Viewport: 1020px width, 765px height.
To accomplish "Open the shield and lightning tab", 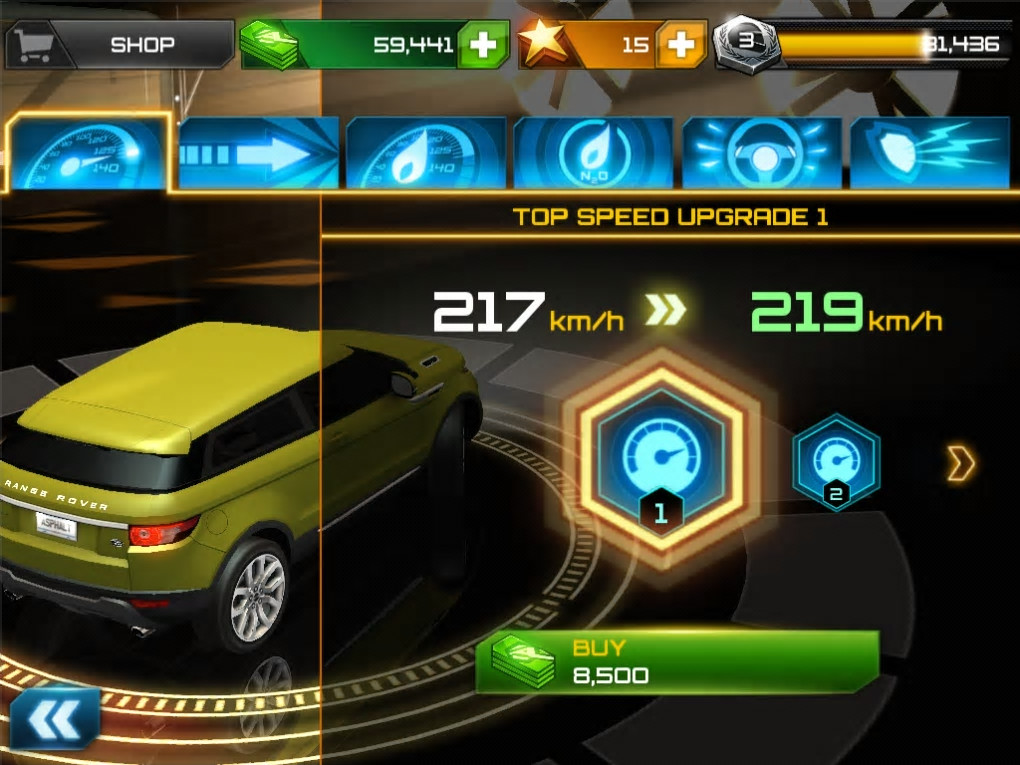I will tap(929, 153).
